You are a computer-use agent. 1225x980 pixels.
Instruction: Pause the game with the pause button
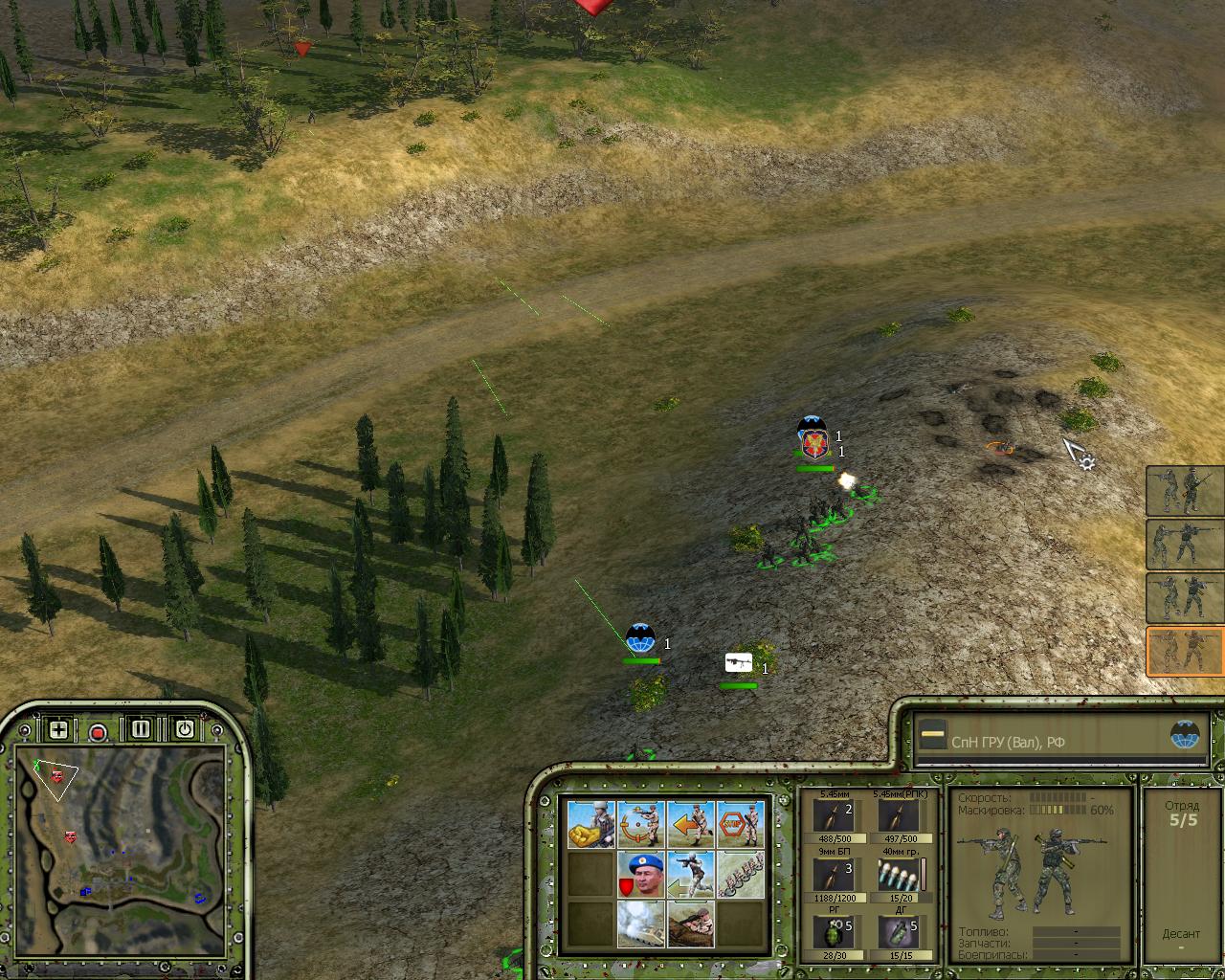coord(141,730)
